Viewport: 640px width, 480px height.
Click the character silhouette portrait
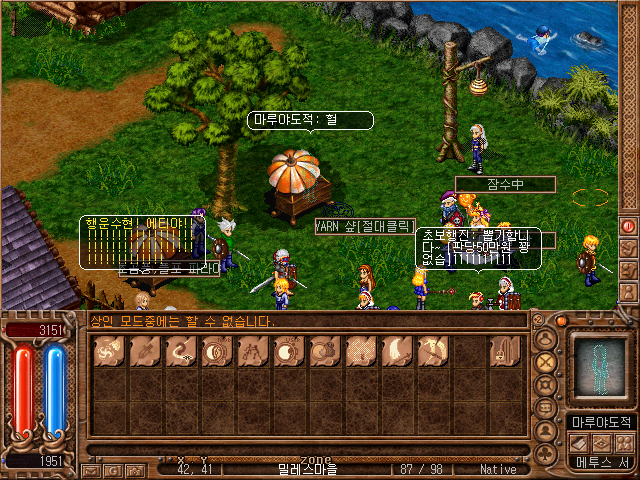pyautogui.click(x=599, y=367)
